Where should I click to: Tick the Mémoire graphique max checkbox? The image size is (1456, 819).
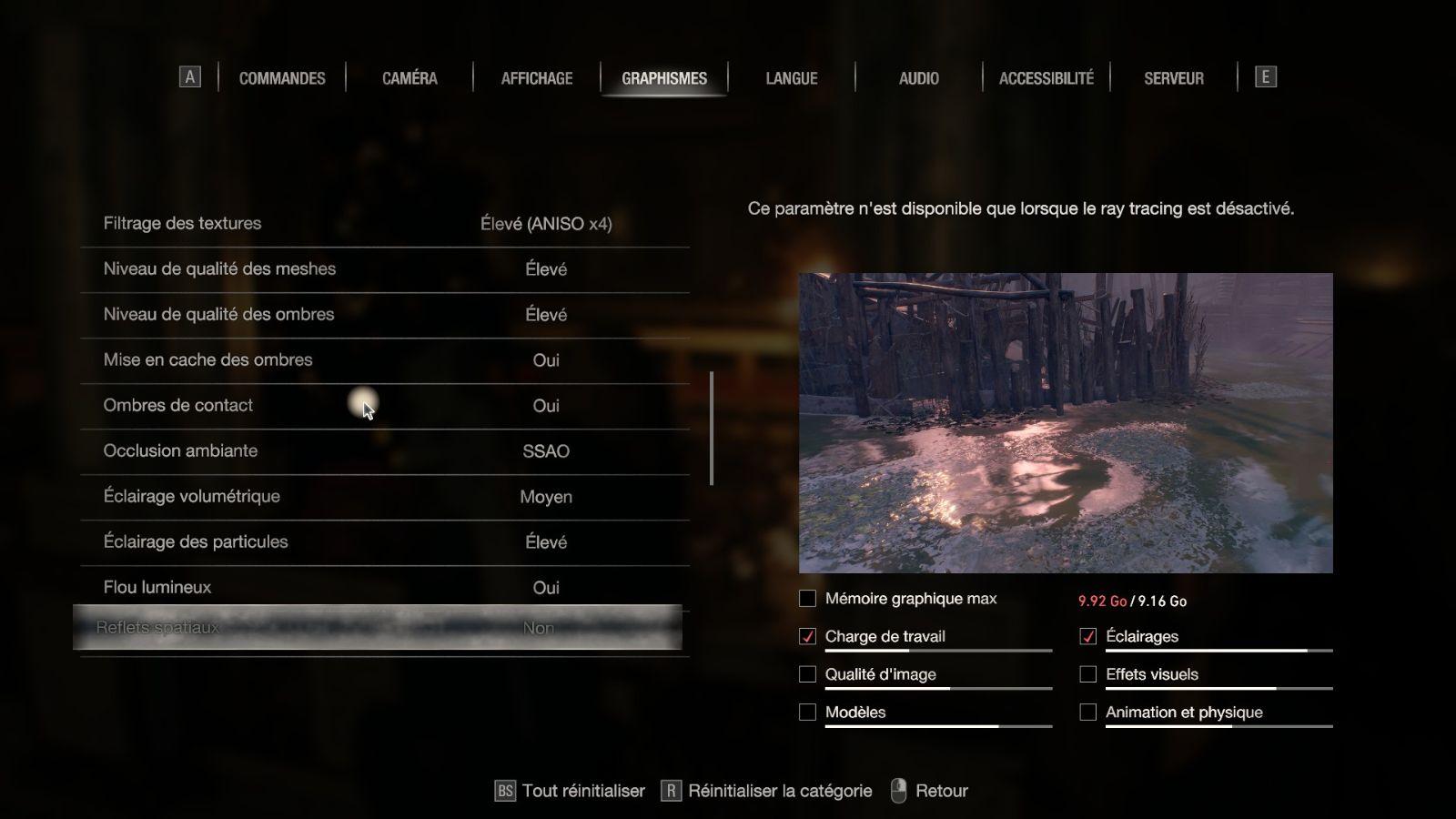807,599
